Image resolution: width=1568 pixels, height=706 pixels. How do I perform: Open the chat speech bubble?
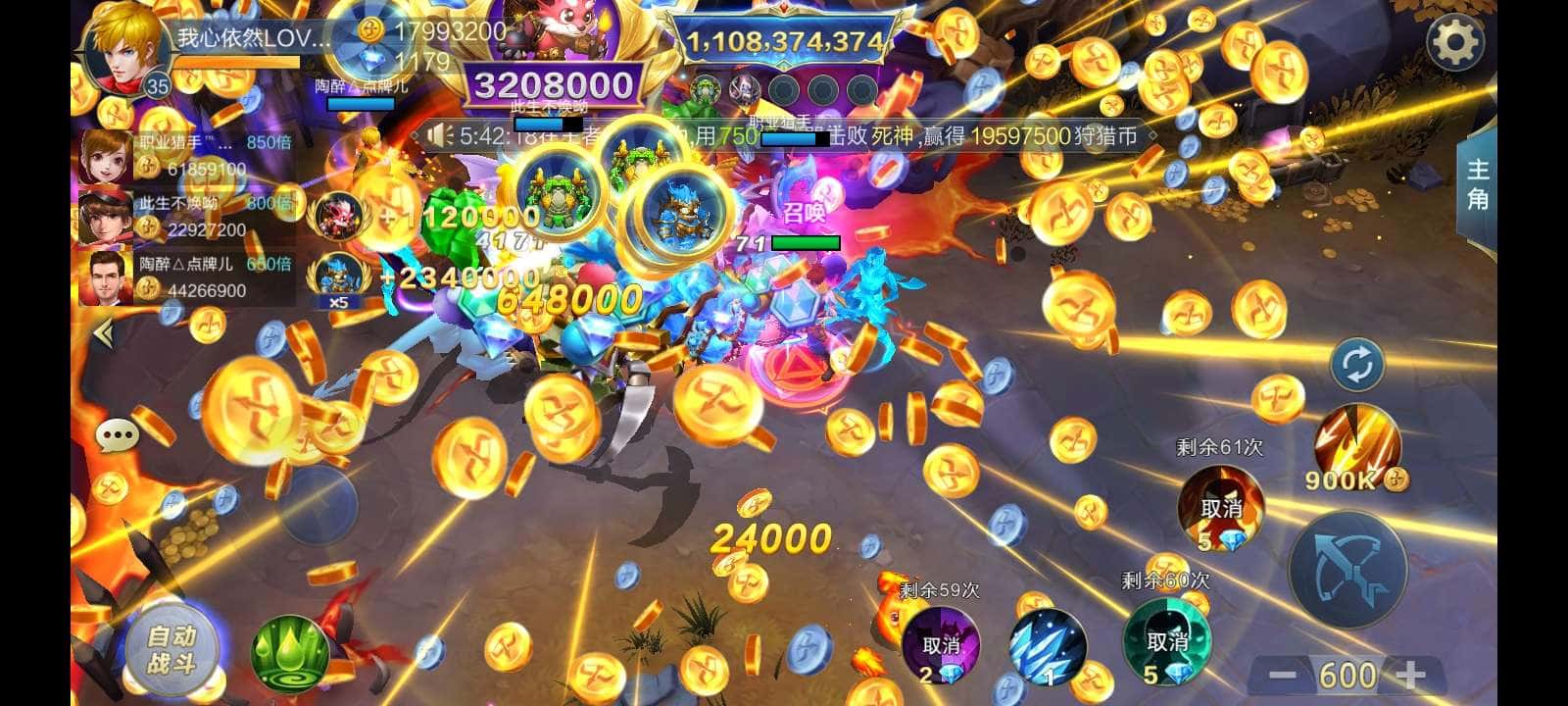[118, 433]
